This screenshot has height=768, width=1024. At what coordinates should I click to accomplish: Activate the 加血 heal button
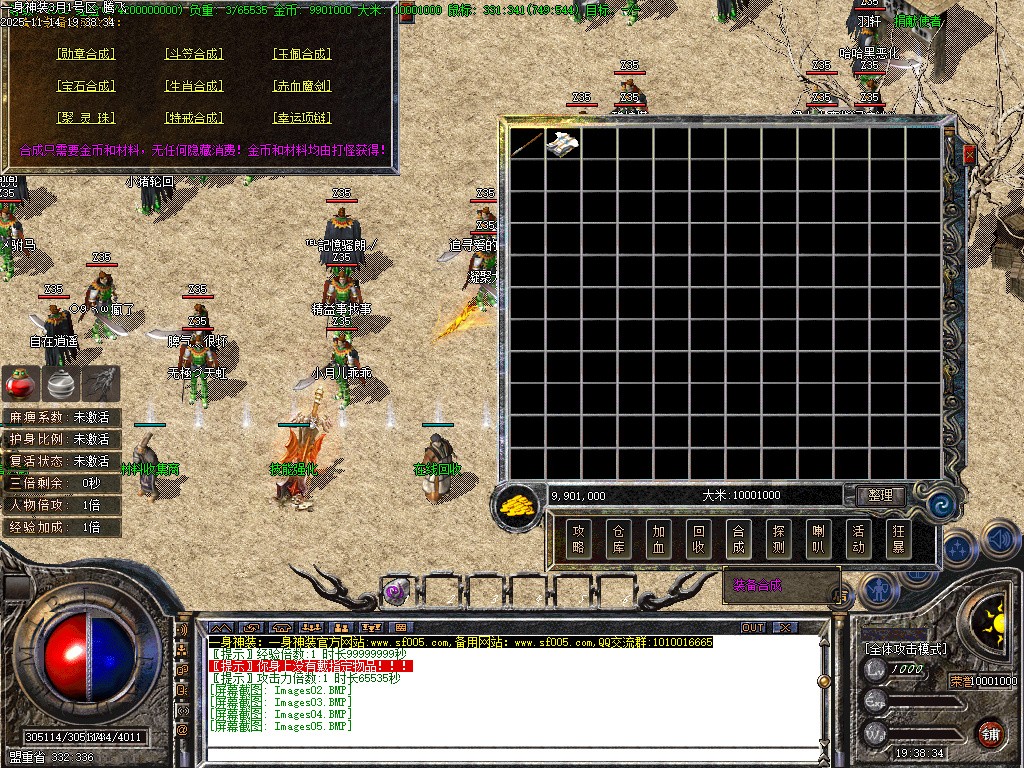[x=658, y=540]
